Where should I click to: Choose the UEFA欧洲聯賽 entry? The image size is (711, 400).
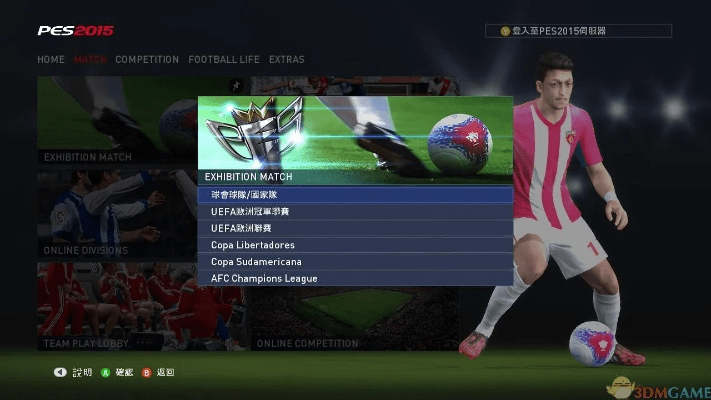click(x=355, y=228)
